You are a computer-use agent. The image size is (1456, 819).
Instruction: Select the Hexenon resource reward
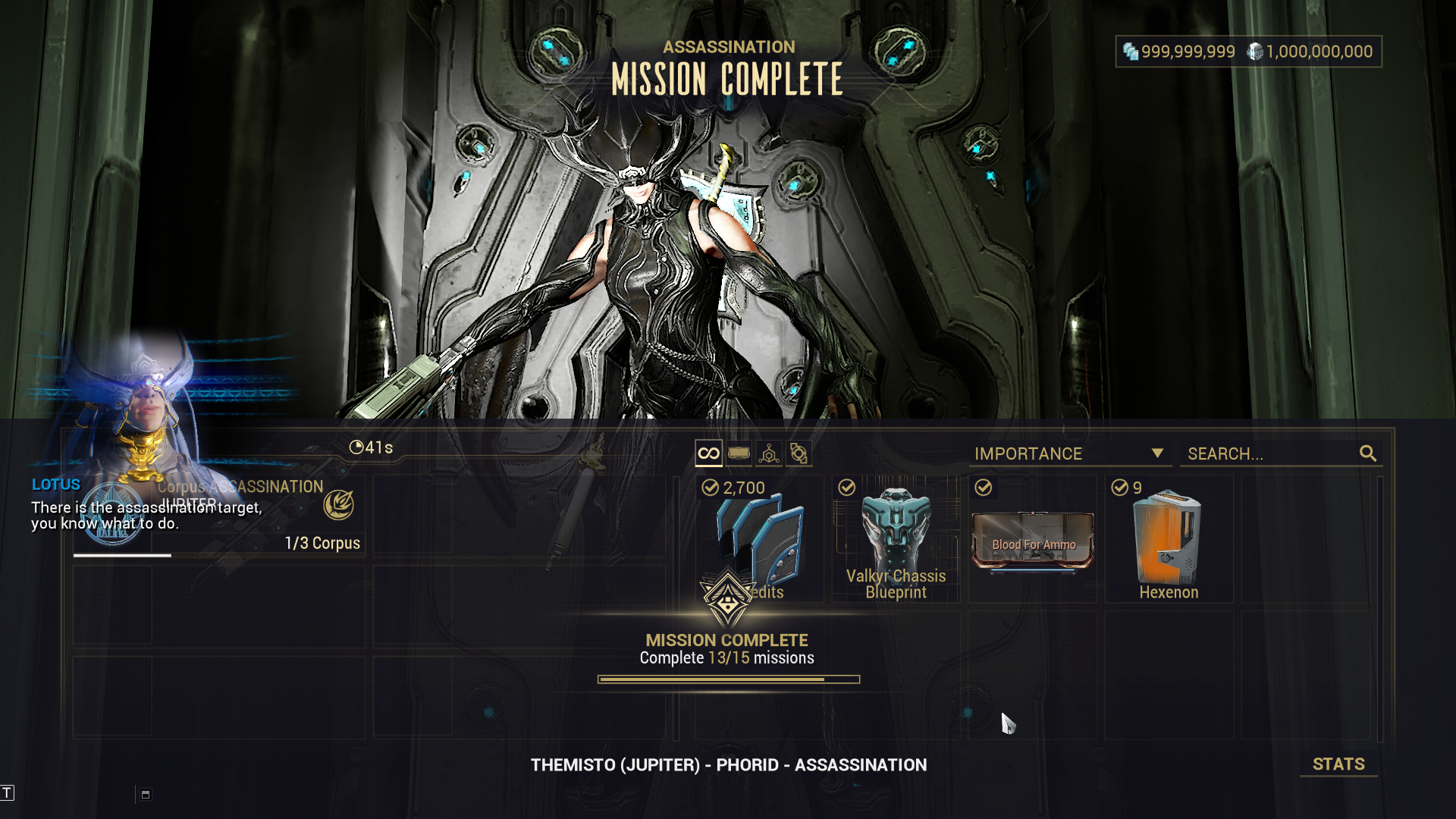[x=1169, y=539]
